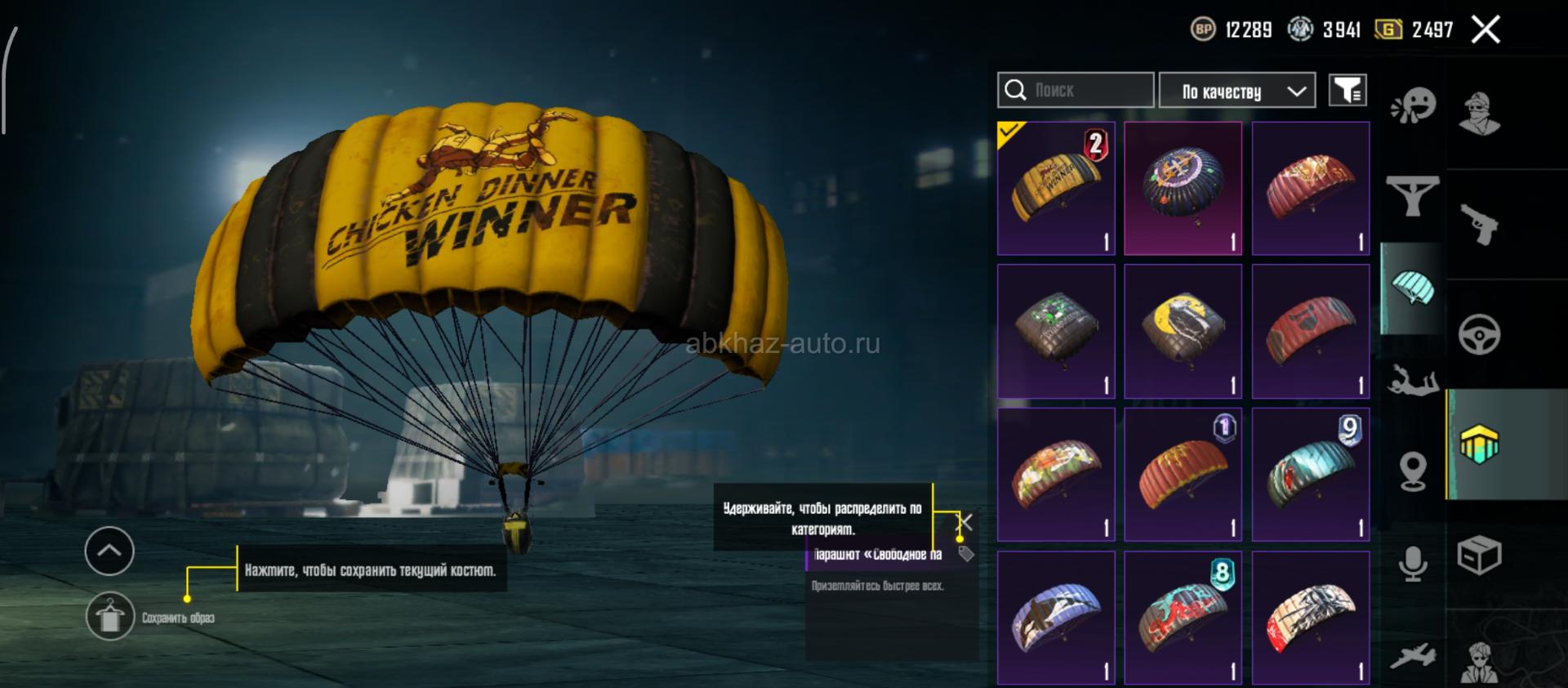Open the character outfit category
The image size is (1568, 688).
coord(1479,113)
